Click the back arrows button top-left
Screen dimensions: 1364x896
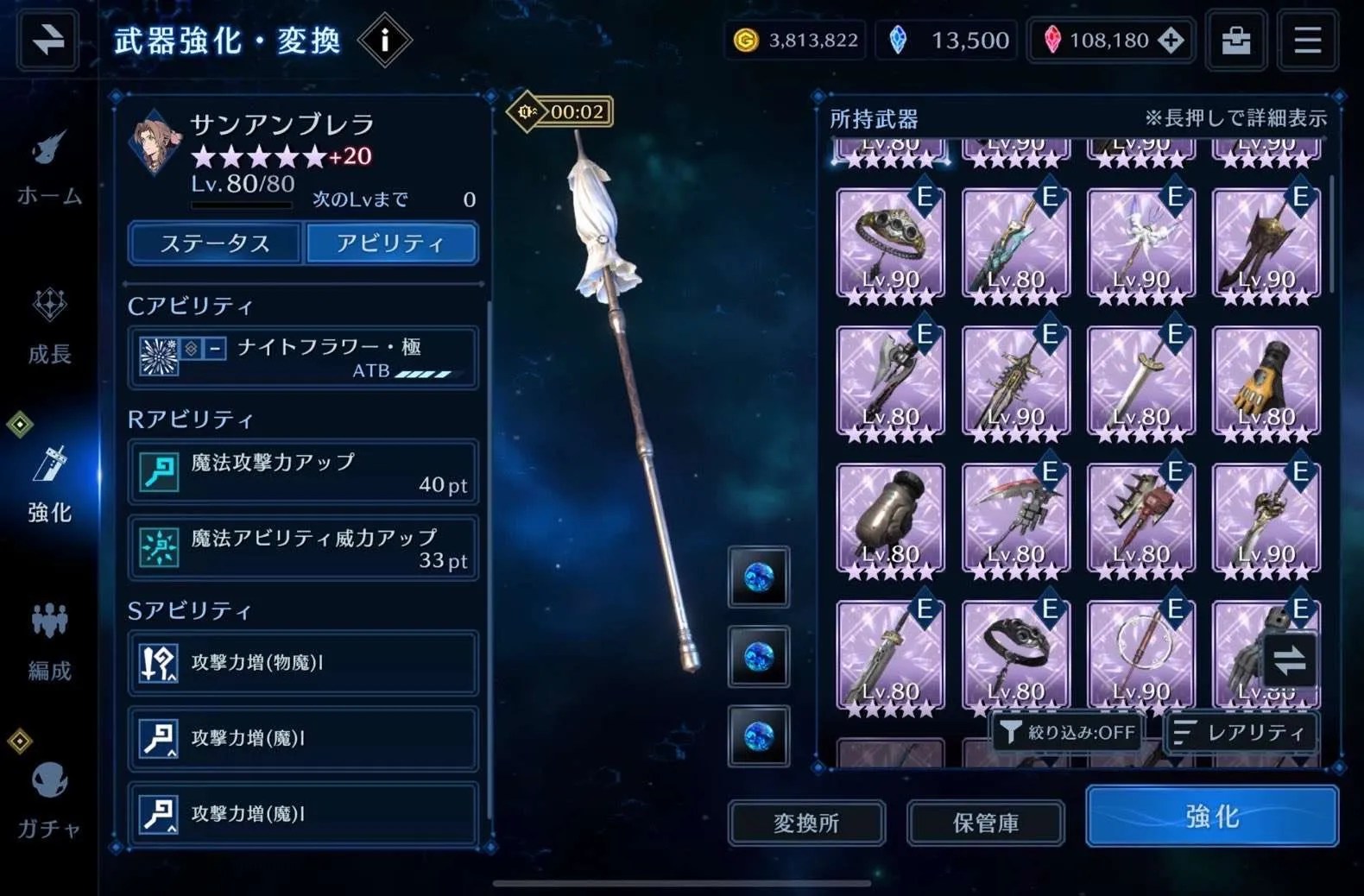[47, 40]
